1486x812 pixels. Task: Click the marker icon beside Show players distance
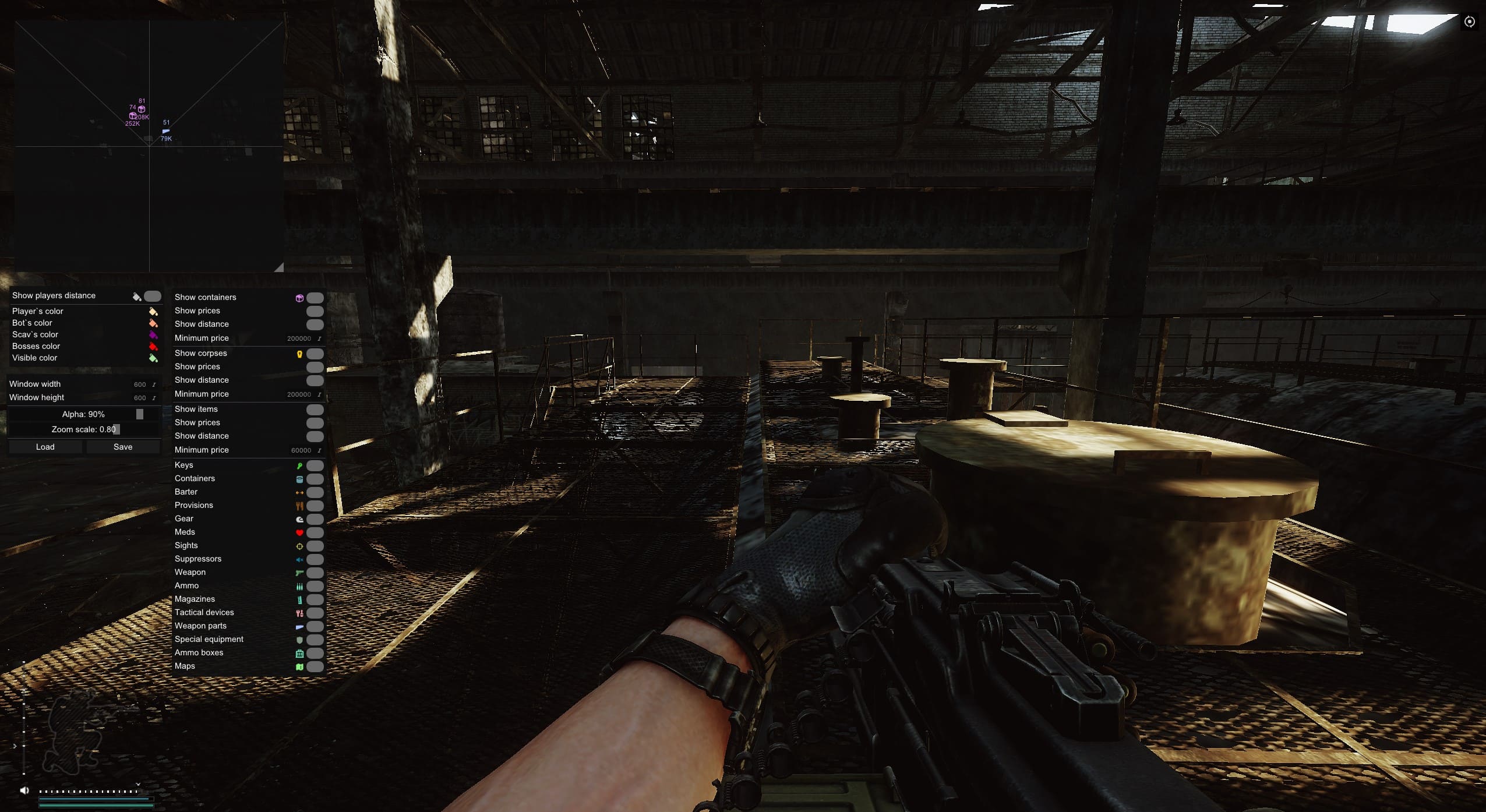(x=136, y=296)
